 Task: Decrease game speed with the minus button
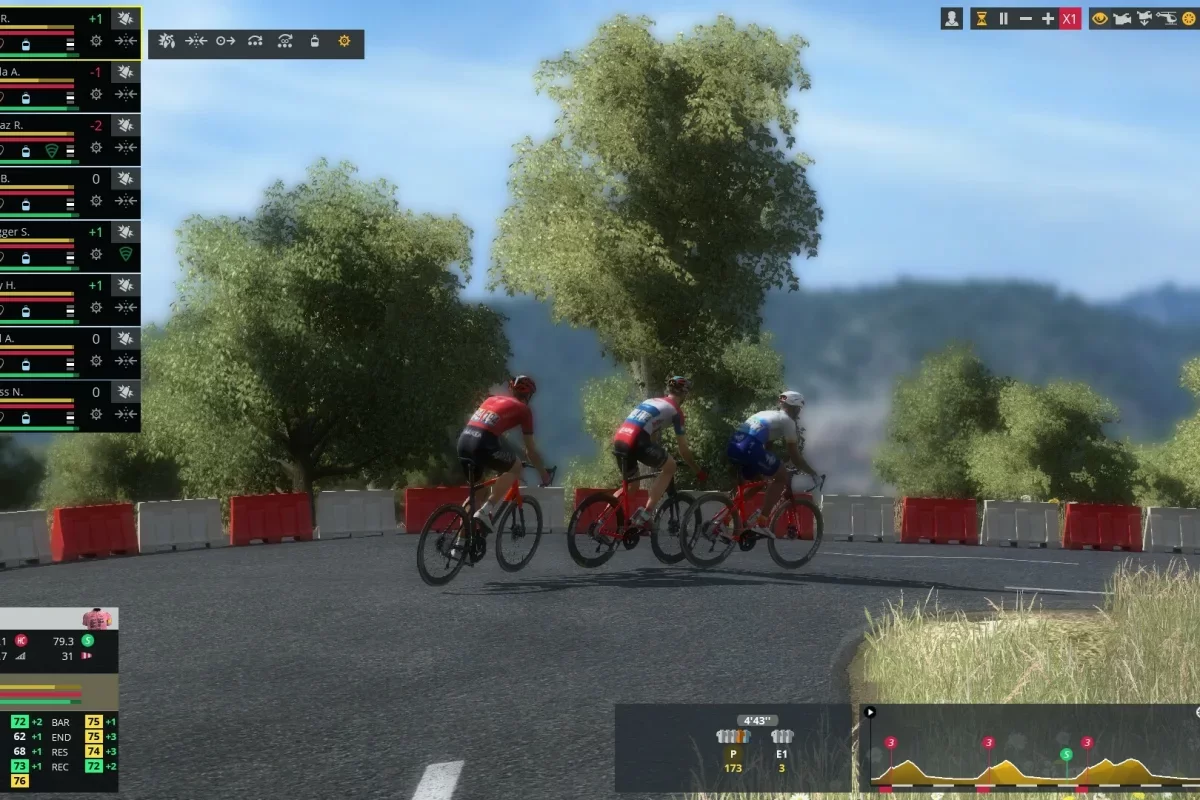(x=1025, y=18)
